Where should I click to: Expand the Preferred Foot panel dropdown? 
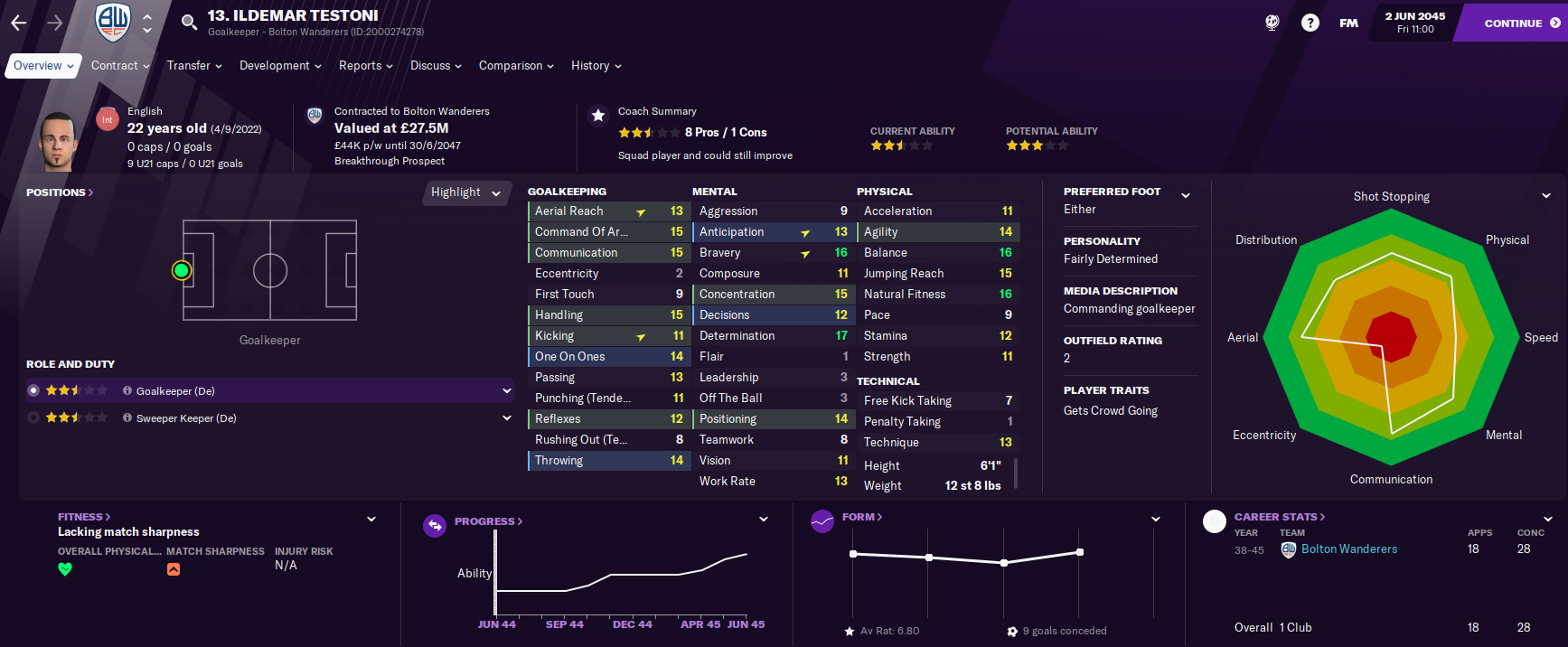click(x=1186, y=195)
